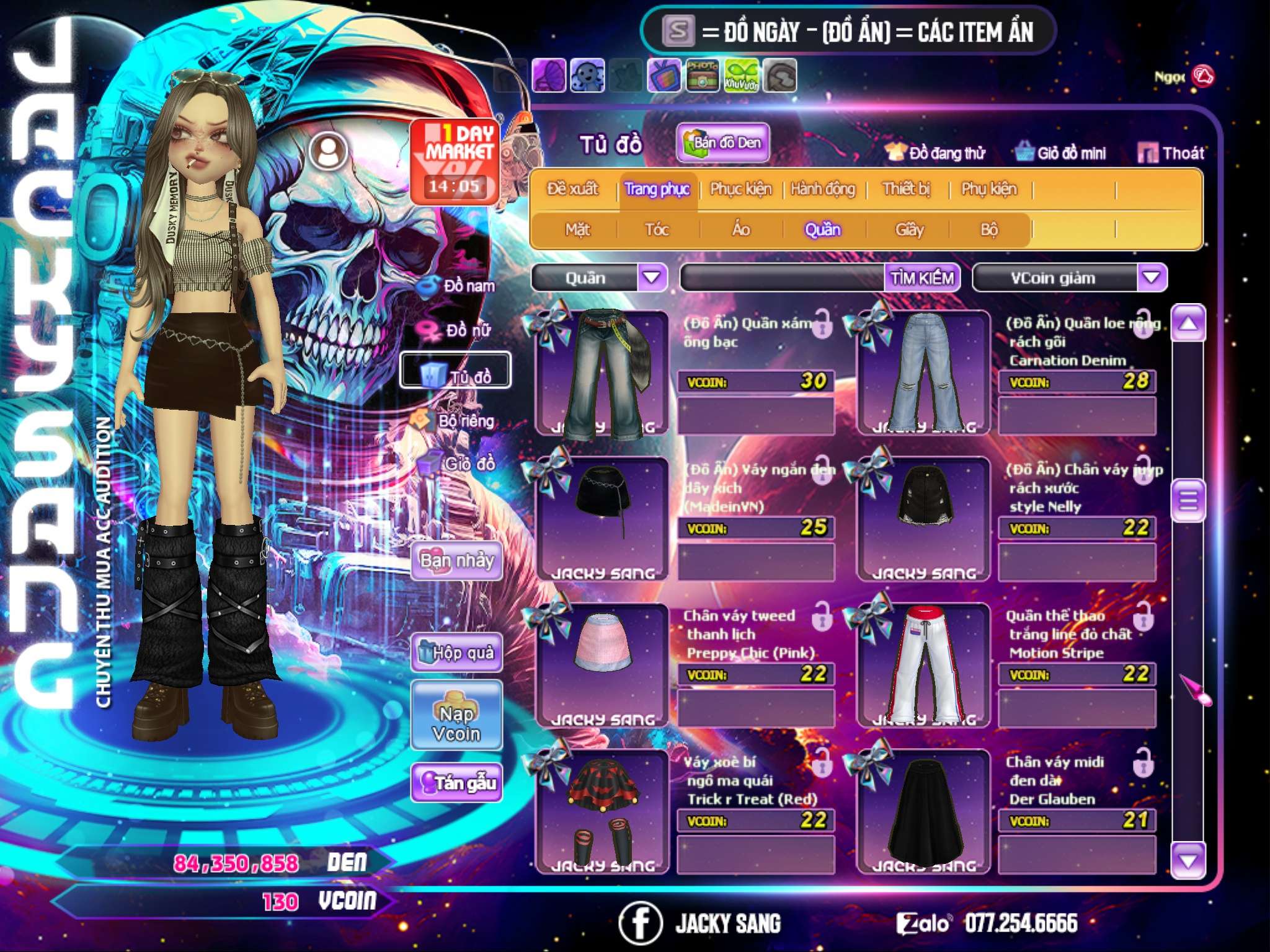Open the Bán đồ Den shop button
The width and height of the screenshot is (1270, 952).
[x=723, y=143]
